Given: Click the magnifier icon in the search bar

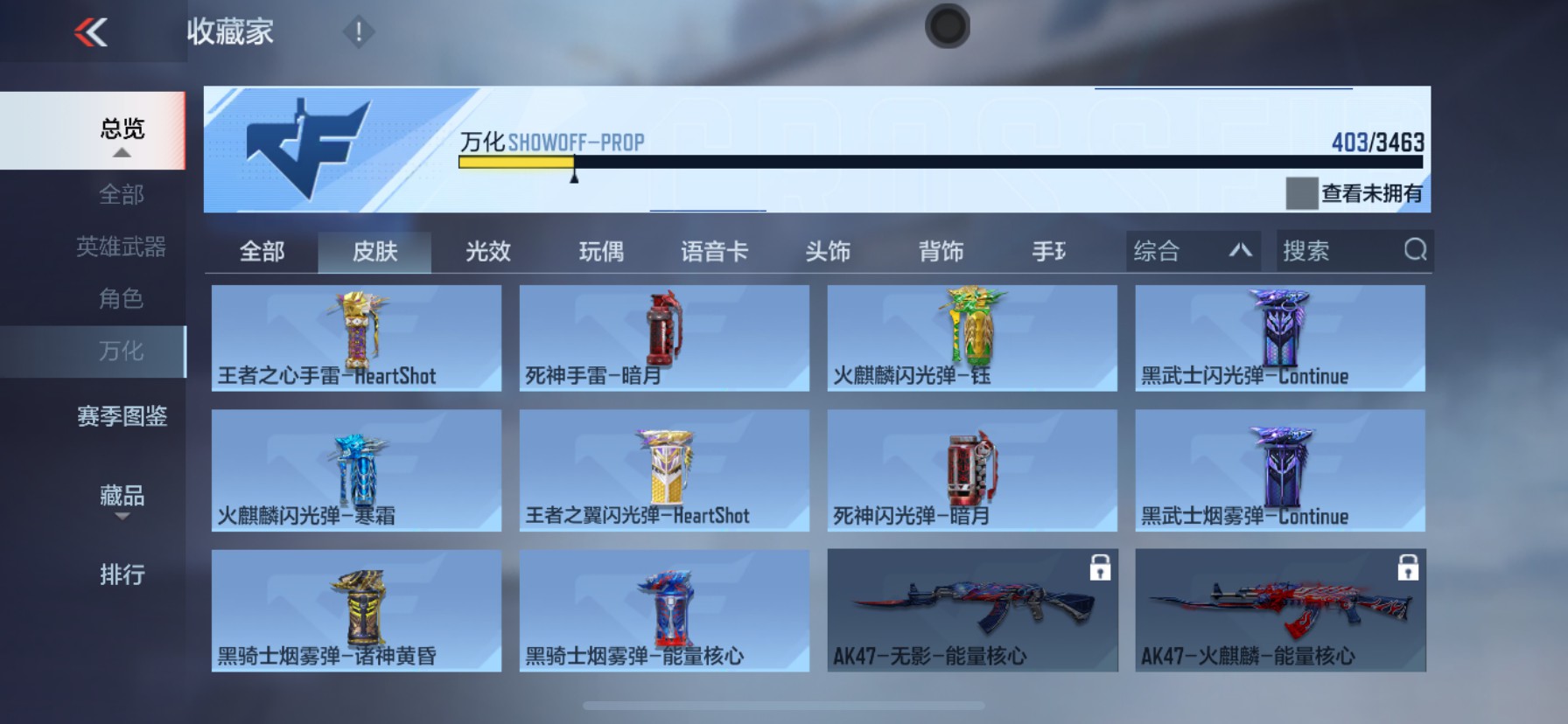Looking at the screenshot, I should pyautogui.click(x=1416, y=251).
